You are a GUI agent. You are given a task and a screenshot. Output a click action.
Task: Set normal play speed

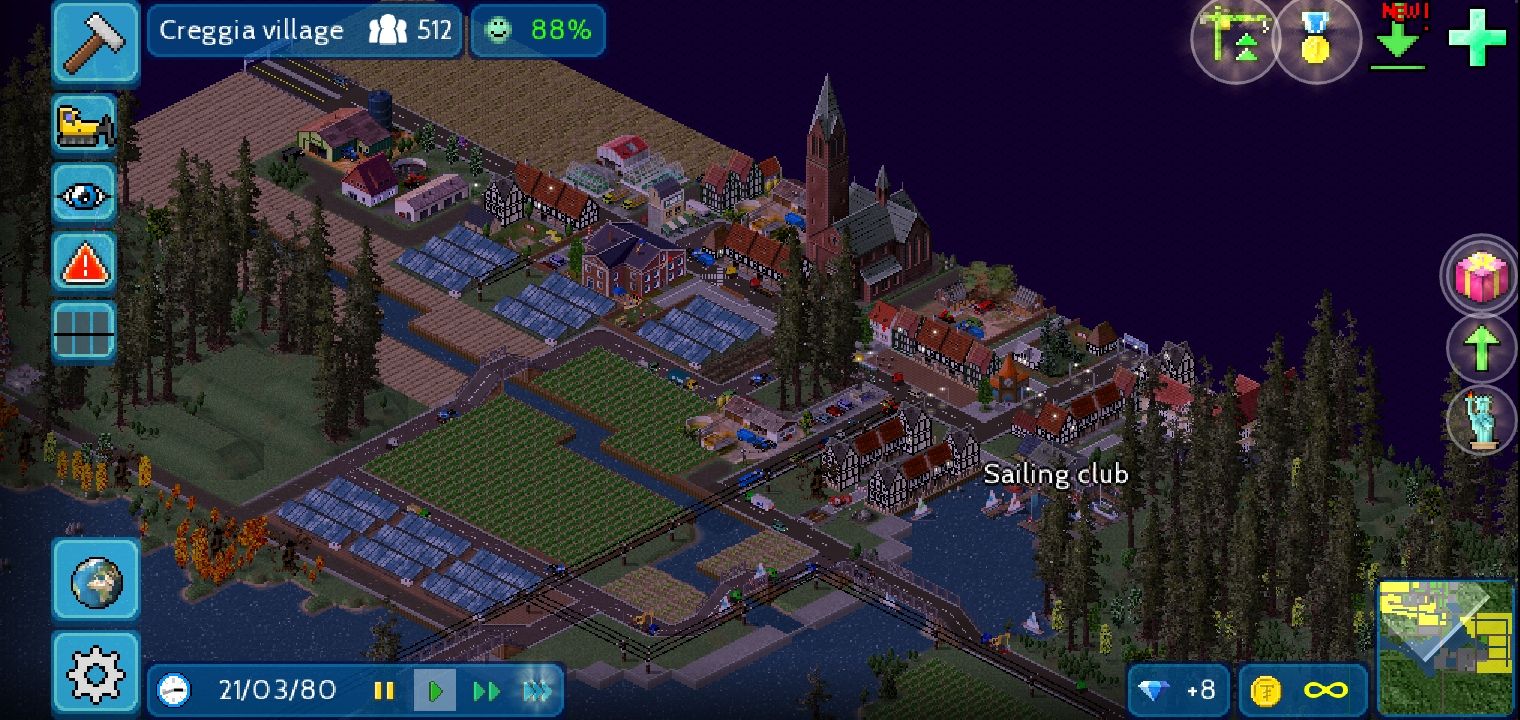(435, 690)
